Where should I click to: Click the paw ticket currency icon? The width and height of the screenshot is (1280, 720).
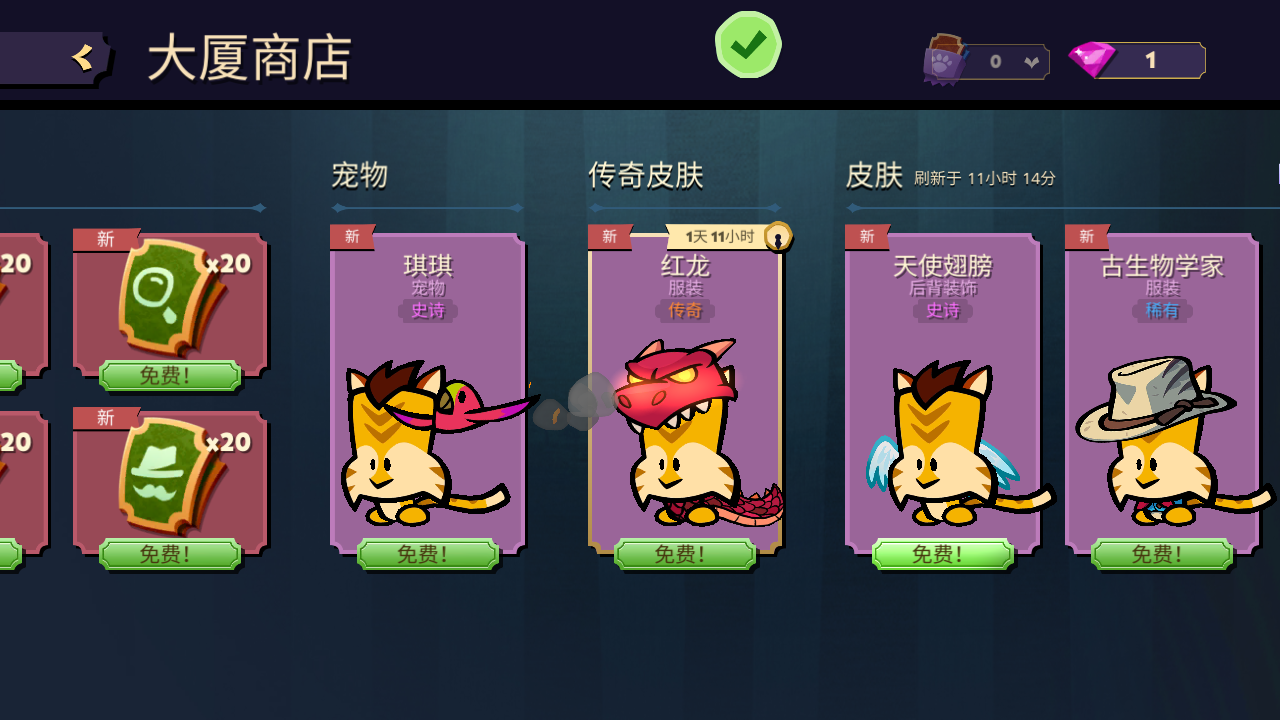coord(944,60)
